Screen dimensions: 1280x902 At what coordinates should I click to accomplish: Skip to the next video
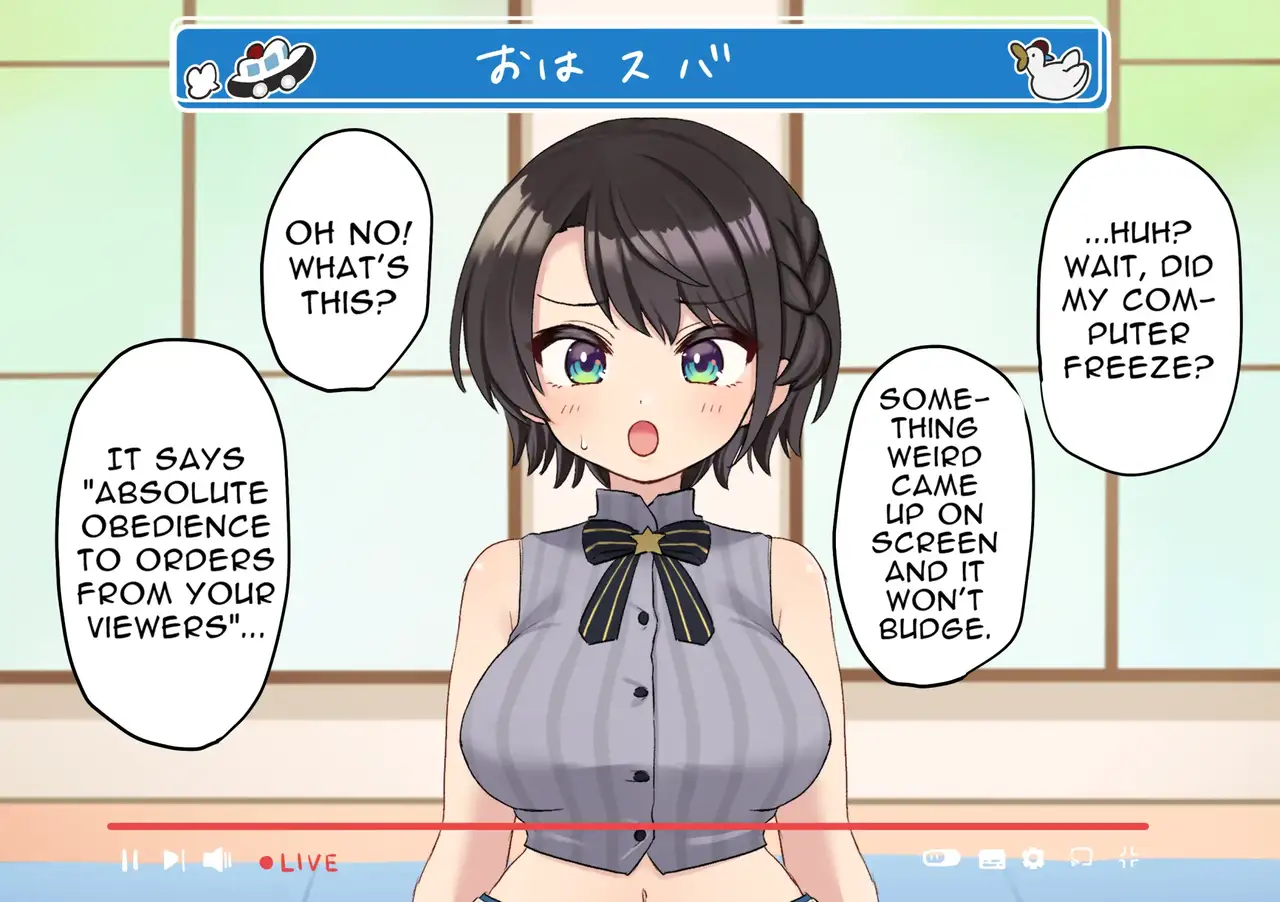[173, 859]
